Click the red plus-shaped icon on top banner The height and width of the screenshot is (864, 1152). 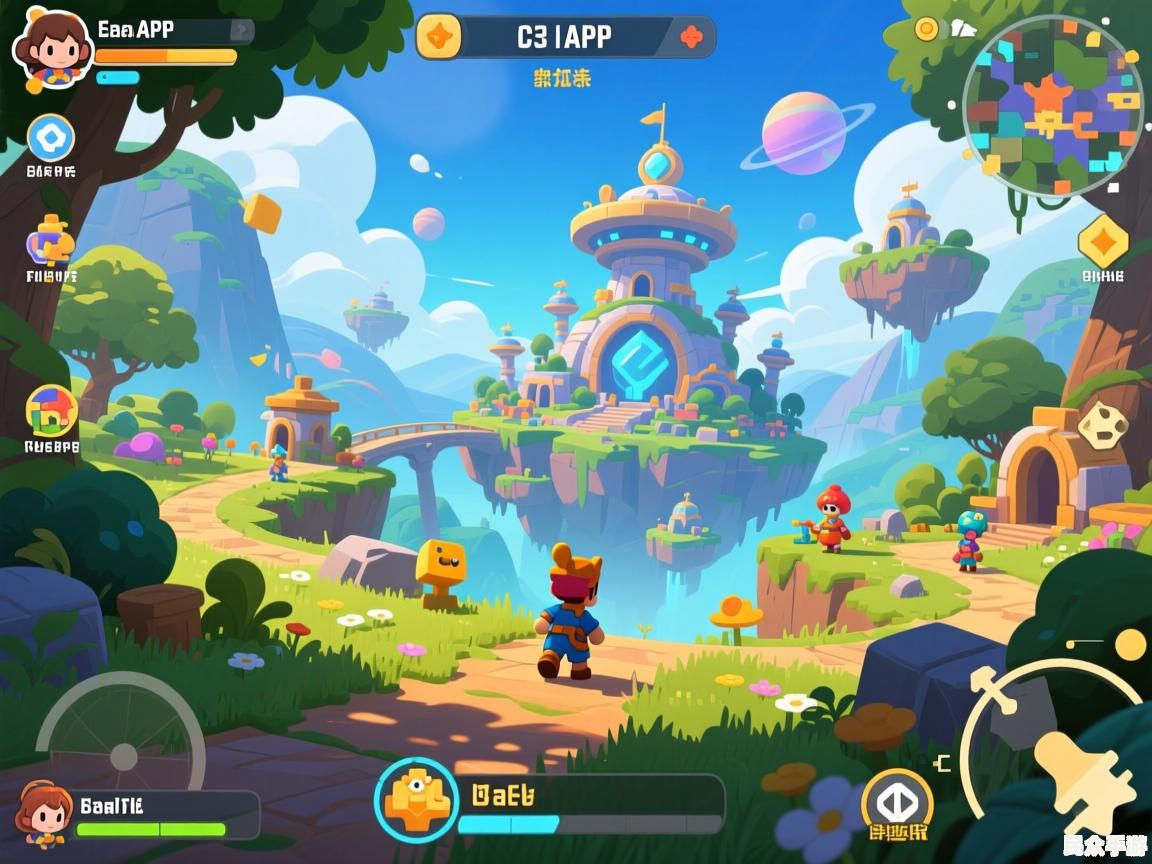(691, 38)
